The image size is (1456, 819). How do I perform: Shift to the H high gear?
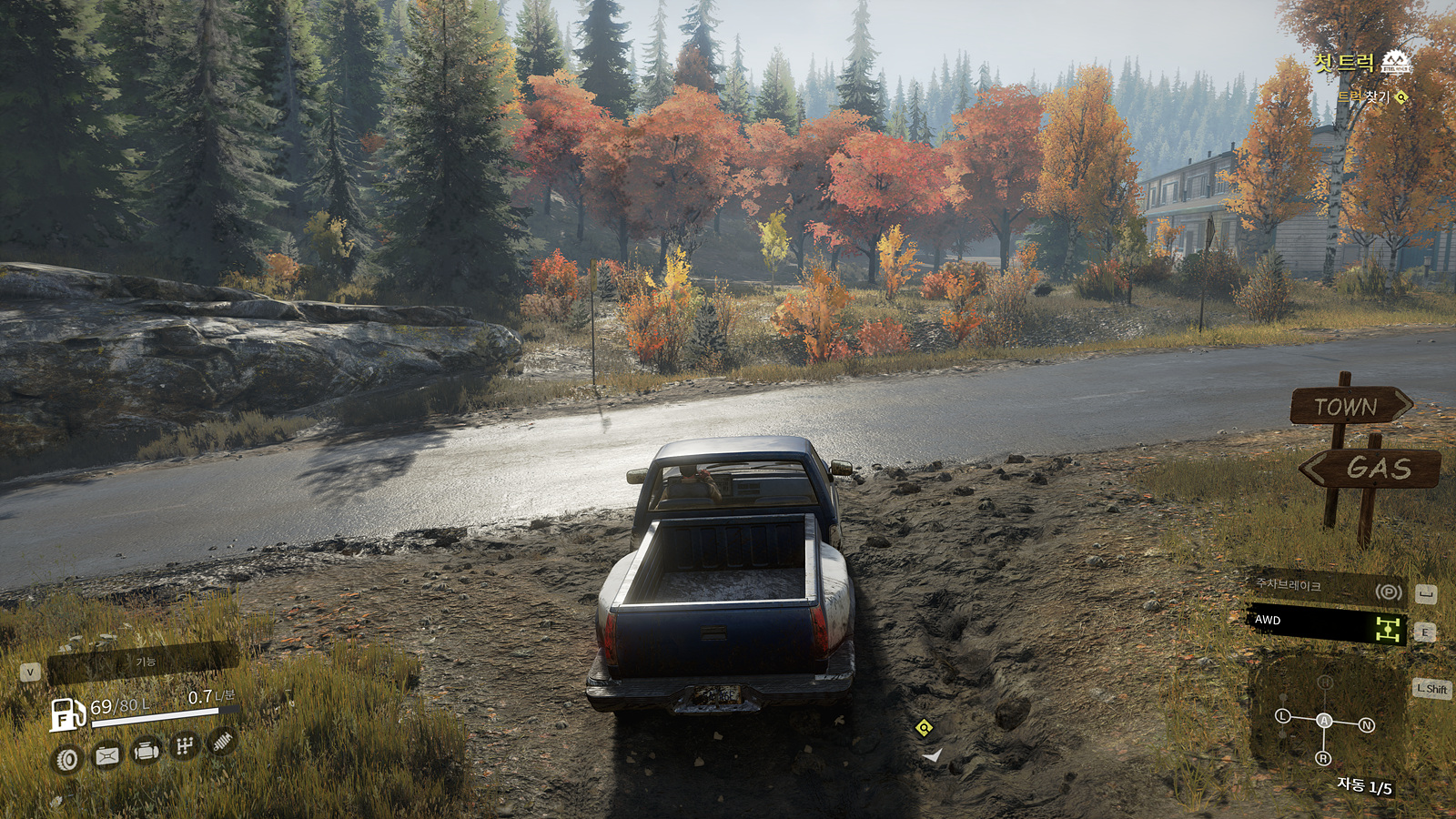1325,682
